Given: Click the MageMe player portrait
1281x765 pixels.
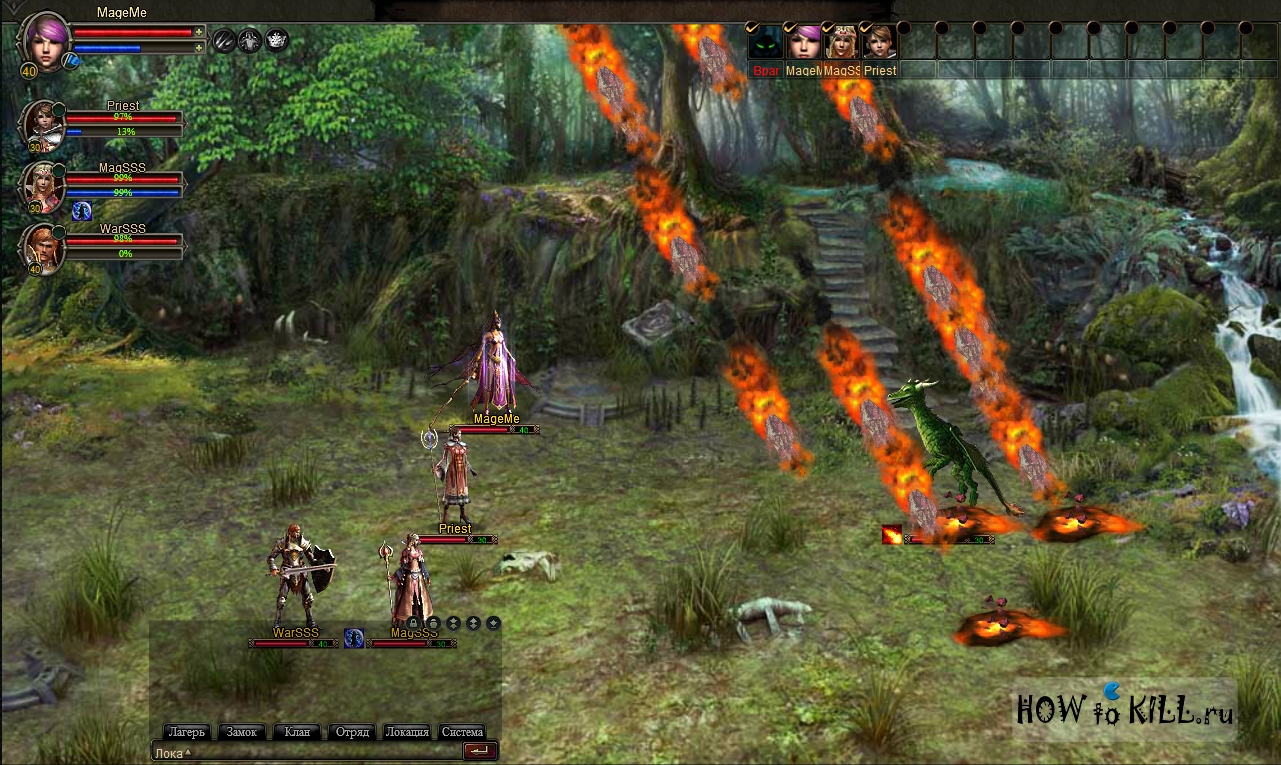Looking at the screenshot, I should [45, 40].
